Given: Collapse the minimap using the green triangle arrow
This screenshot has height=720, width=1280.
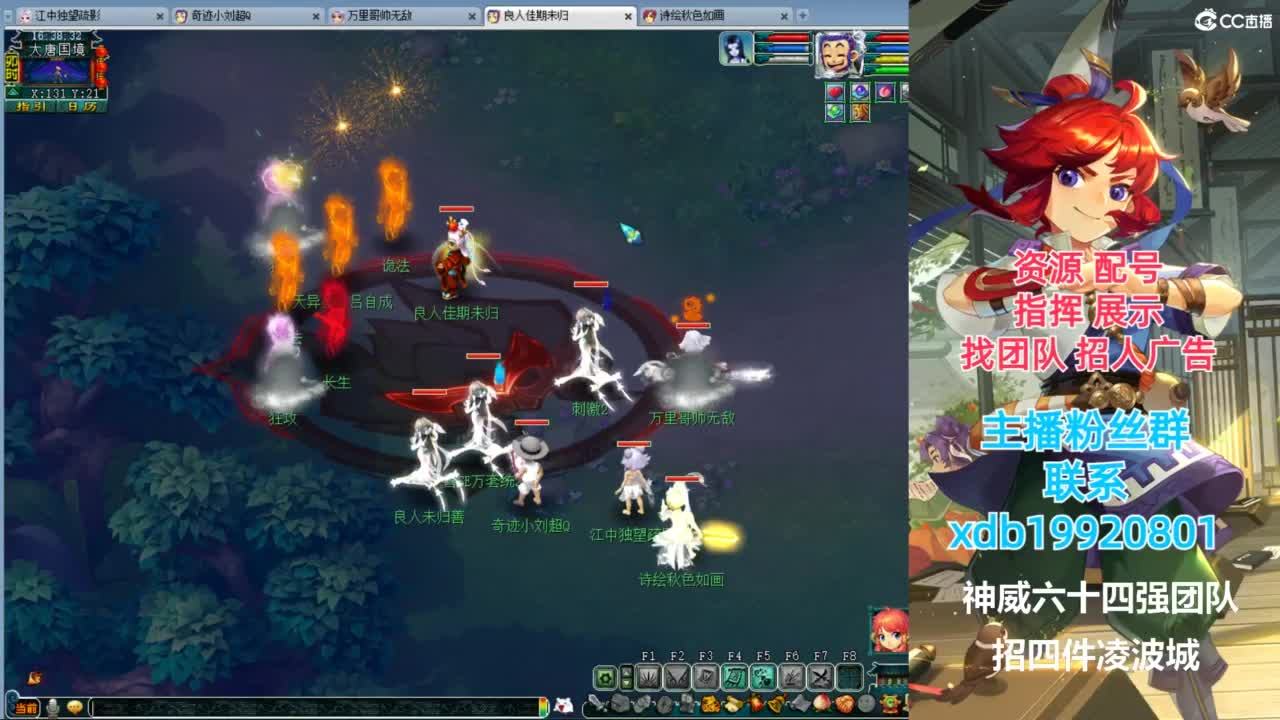Looking at the screenshot, I should pyautogui.click(x=12, y=91).
